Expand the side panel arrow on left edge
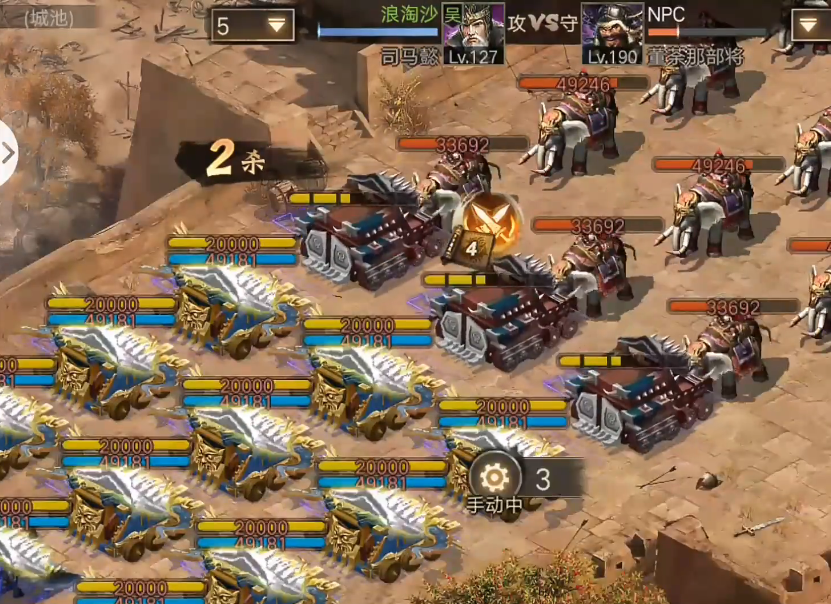831x604 pixels. click(9, 153)
